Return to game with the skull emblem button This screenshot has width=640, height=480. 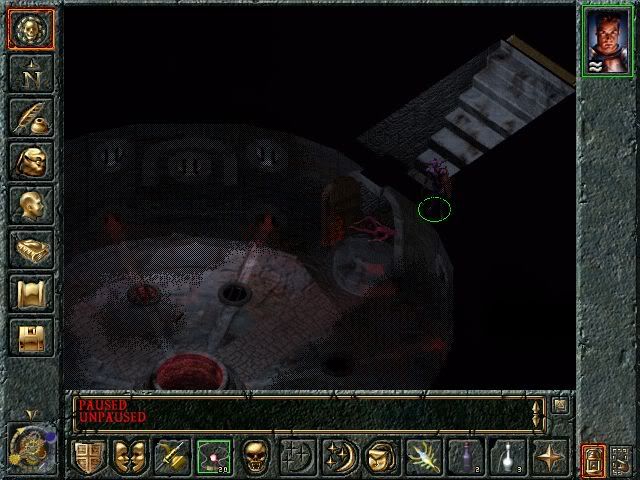tap(30, 28)
